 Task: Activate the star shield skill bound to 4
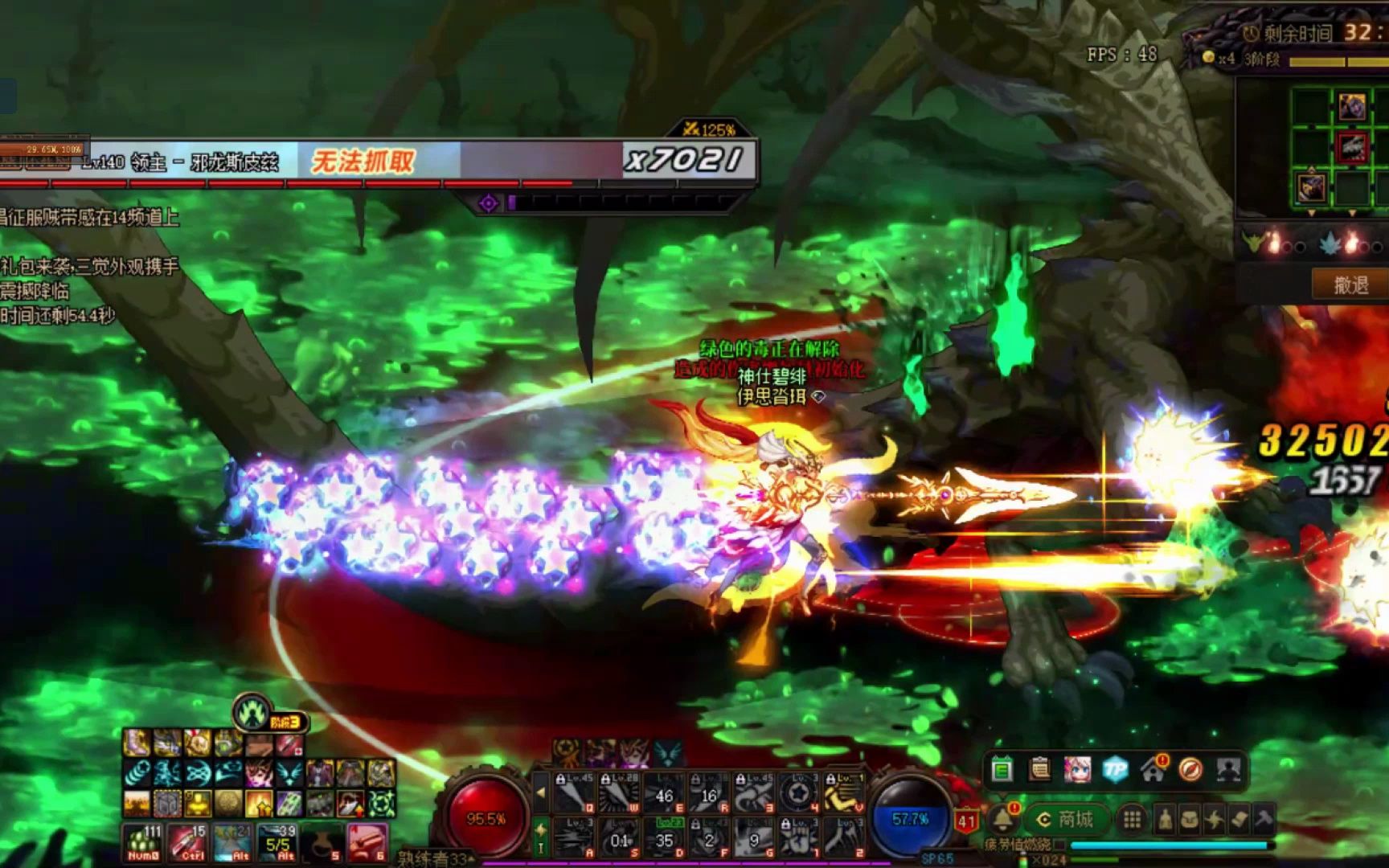click(797, 792)
